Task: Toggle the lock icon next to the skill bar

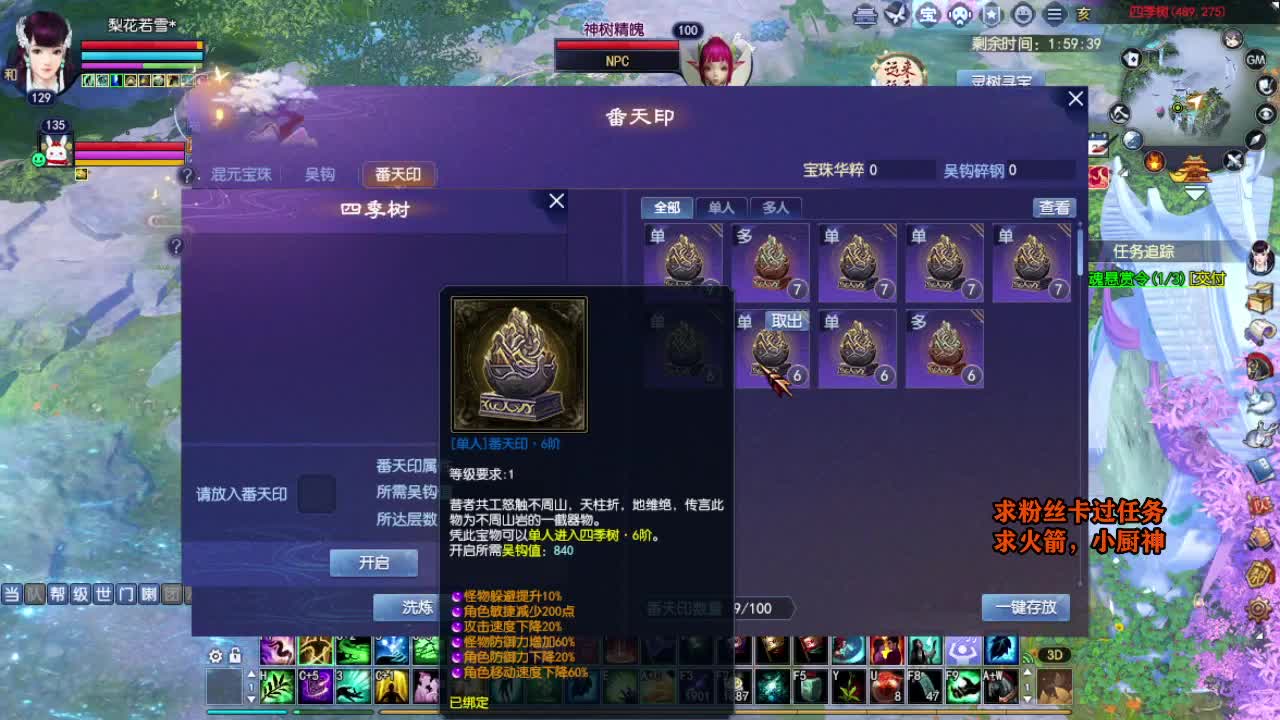Action: (x=235, y=655)
